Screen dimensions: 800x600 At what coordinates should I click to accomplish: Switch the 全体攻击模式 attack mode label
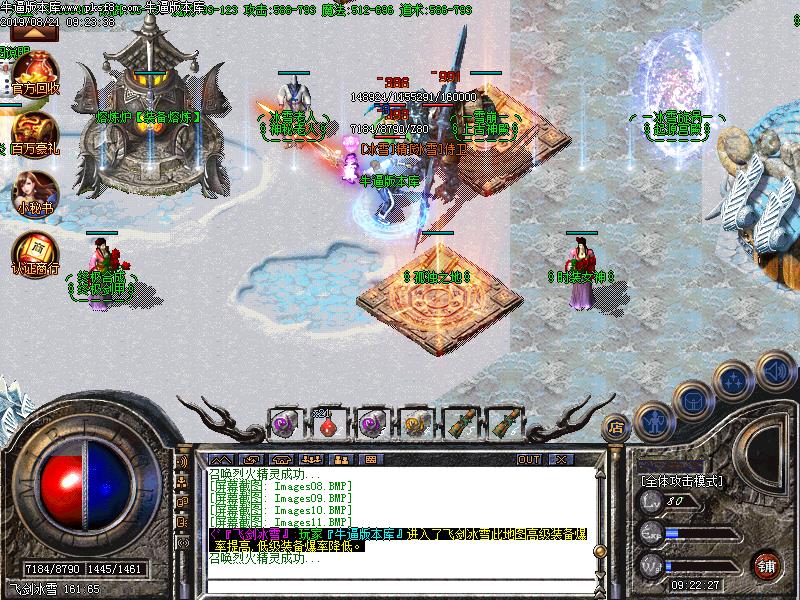pyautogui.click(x=681, y=481)
